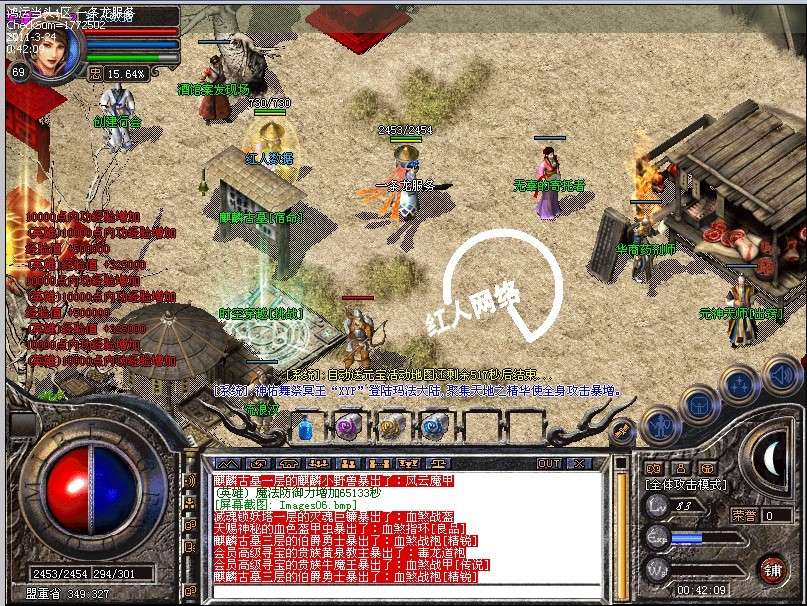The image size is (807, 606).
Task: Use the blue potion in the belt
Action: tap(306, 428)
